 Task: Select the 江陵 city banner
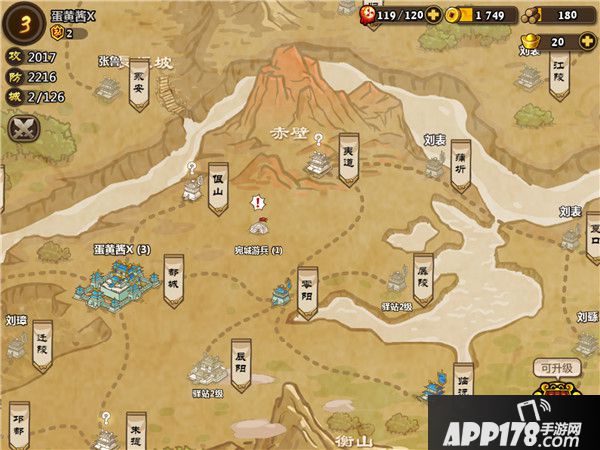[x=557, y=72]
